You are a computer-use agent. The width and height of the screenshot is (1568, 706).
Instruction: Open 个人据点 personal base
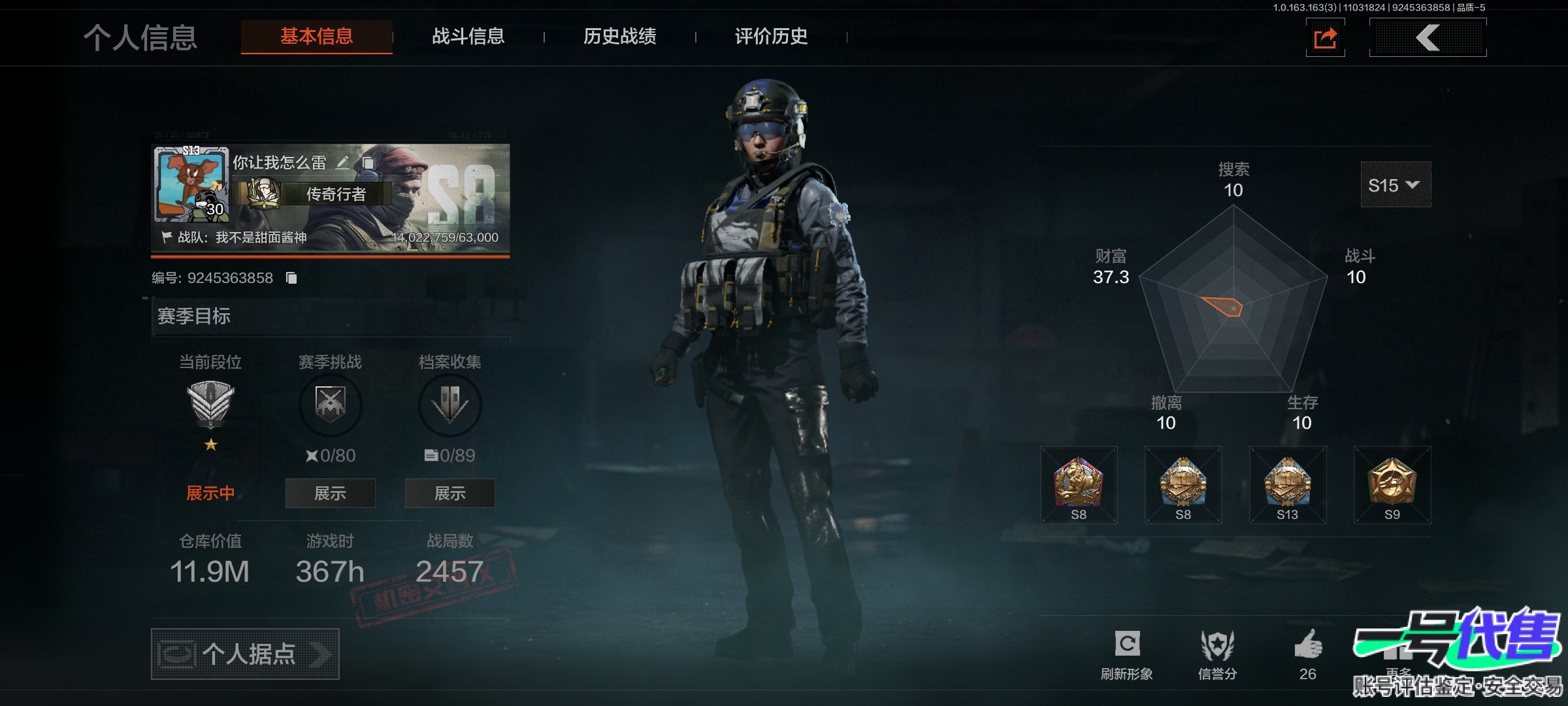coord(245,654)
